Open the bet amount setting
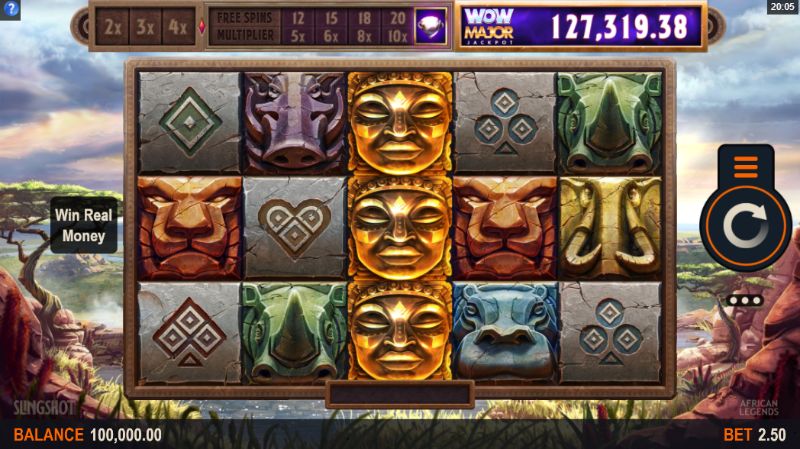Viewport: 800px width, 449px height. [755, 435]
